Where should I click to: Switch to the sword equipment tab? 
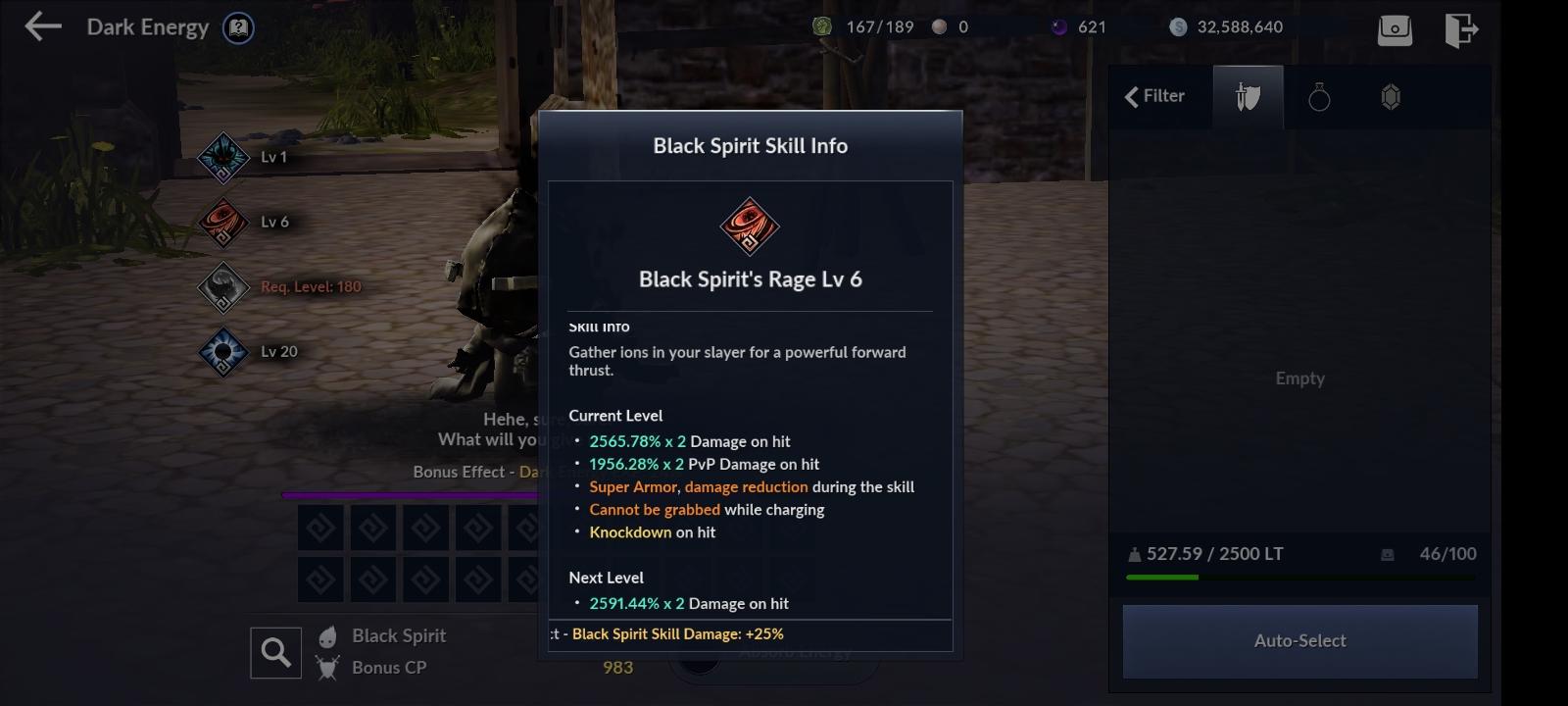tap(1247, 95)
